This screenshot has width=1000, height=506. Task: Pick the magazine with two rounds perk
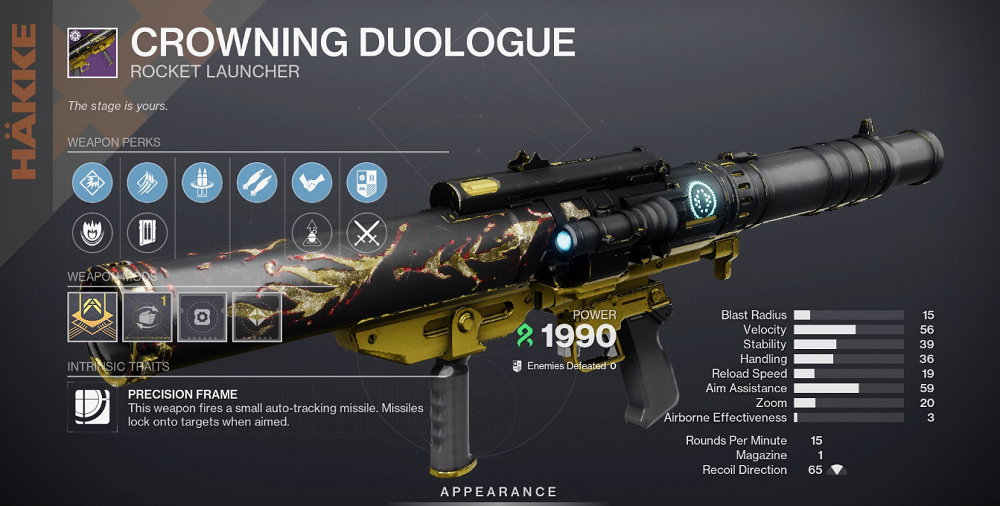pyautogui.click(x=147, y=234)
